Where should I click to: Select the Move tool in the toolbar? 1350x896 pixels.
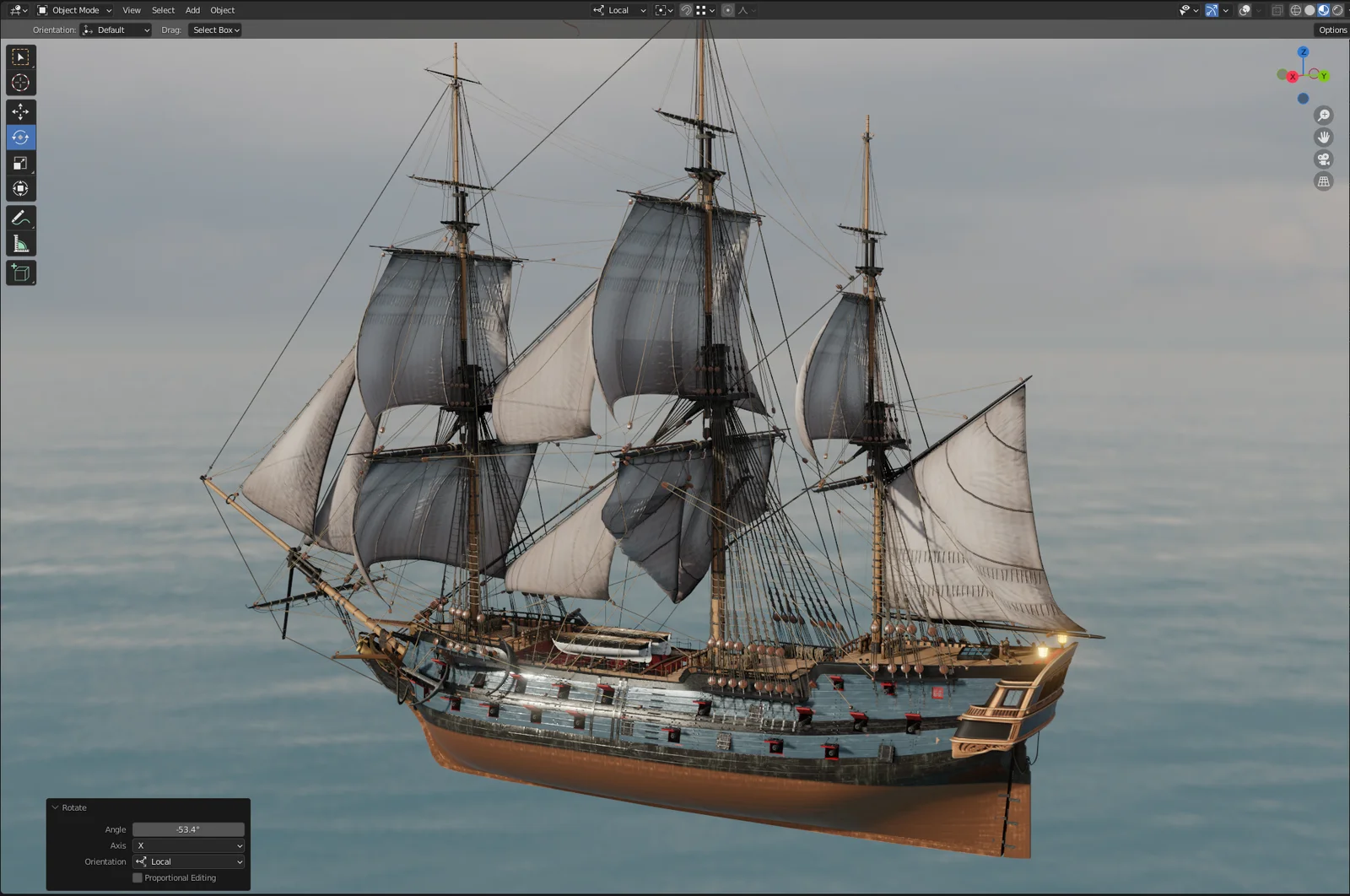pos(20,111)
